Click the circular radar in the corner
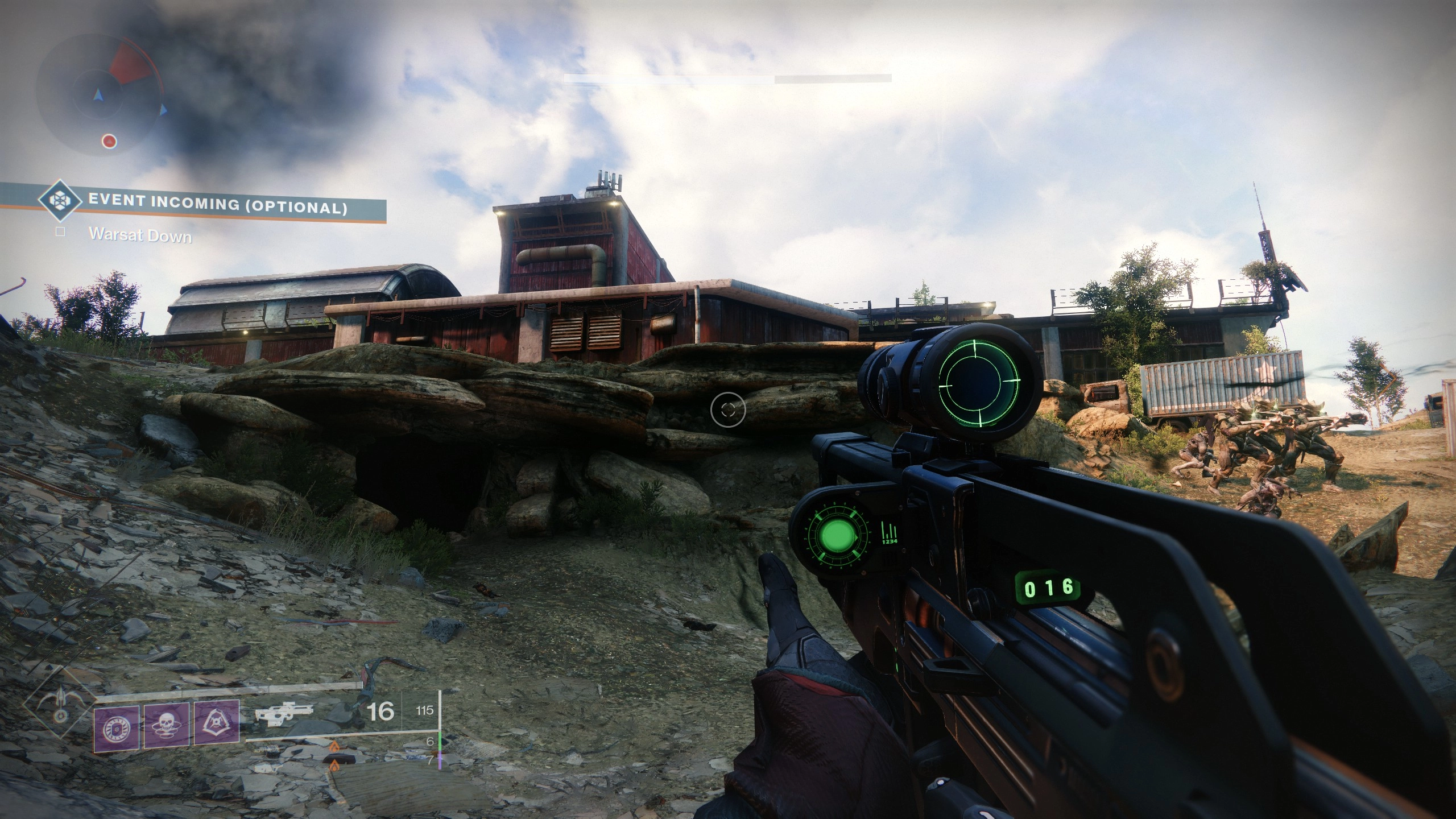This screenshot has height=819, width=1456. (x=101, y=94)
